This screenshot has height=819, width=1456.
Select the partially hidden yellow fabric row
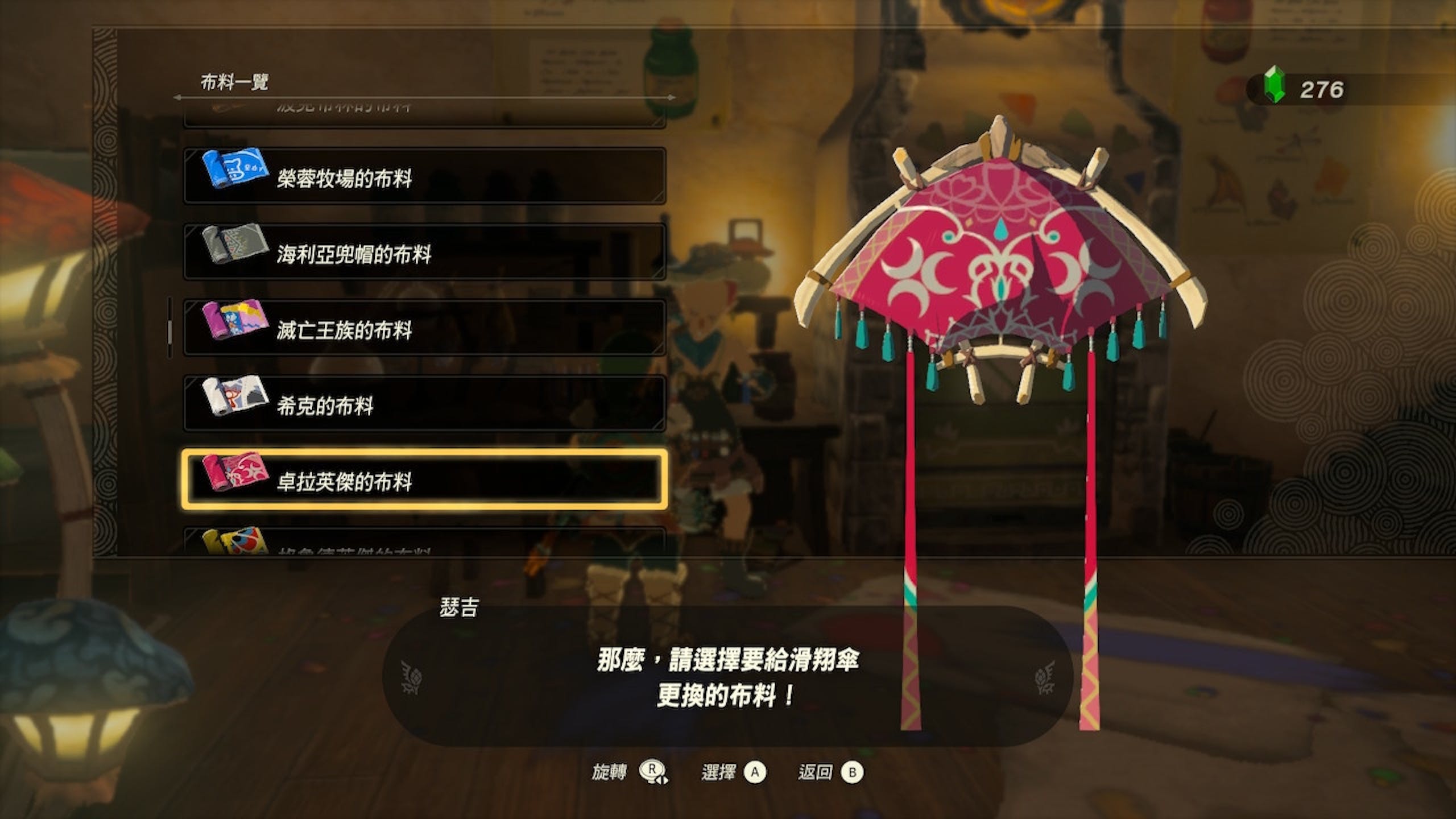(424, 544)
